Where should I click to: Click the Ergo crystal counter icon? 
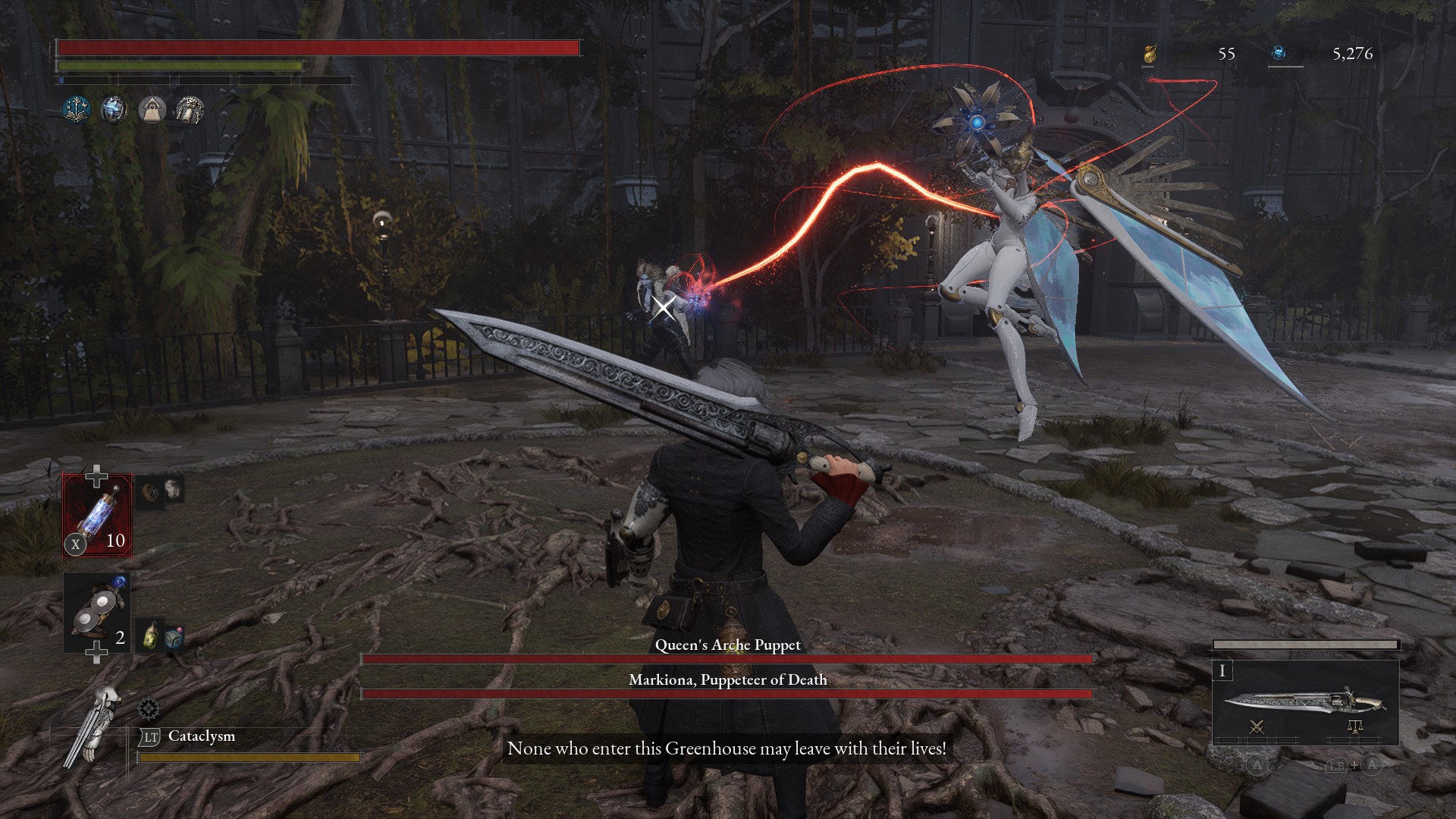click(x=1282, y=54)
